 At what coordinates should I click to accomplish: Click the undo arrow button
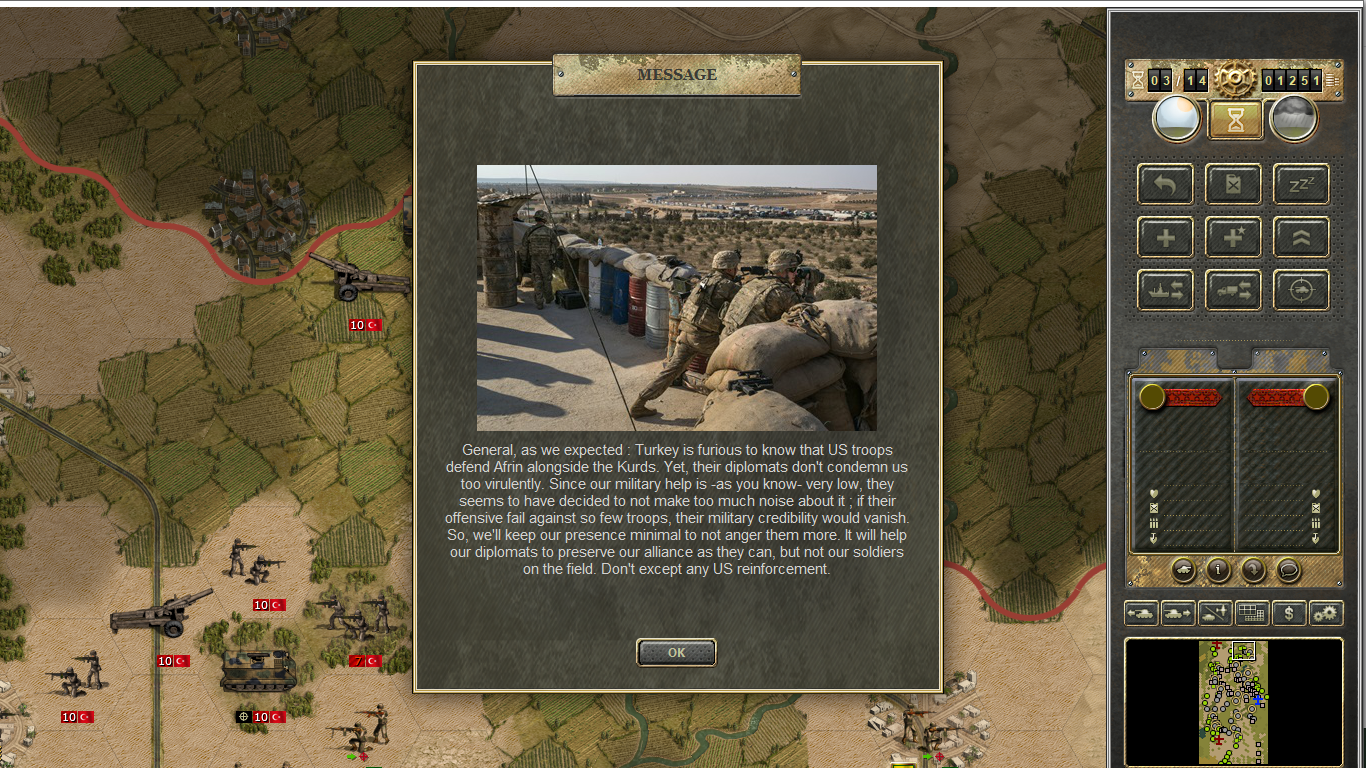click(1165, 184)
